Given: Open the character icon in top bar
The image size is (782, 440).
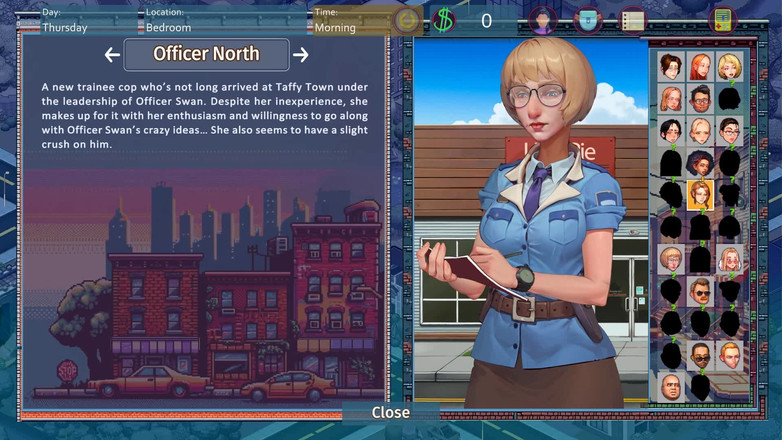Looking at the screenshot, I should 543,20.
